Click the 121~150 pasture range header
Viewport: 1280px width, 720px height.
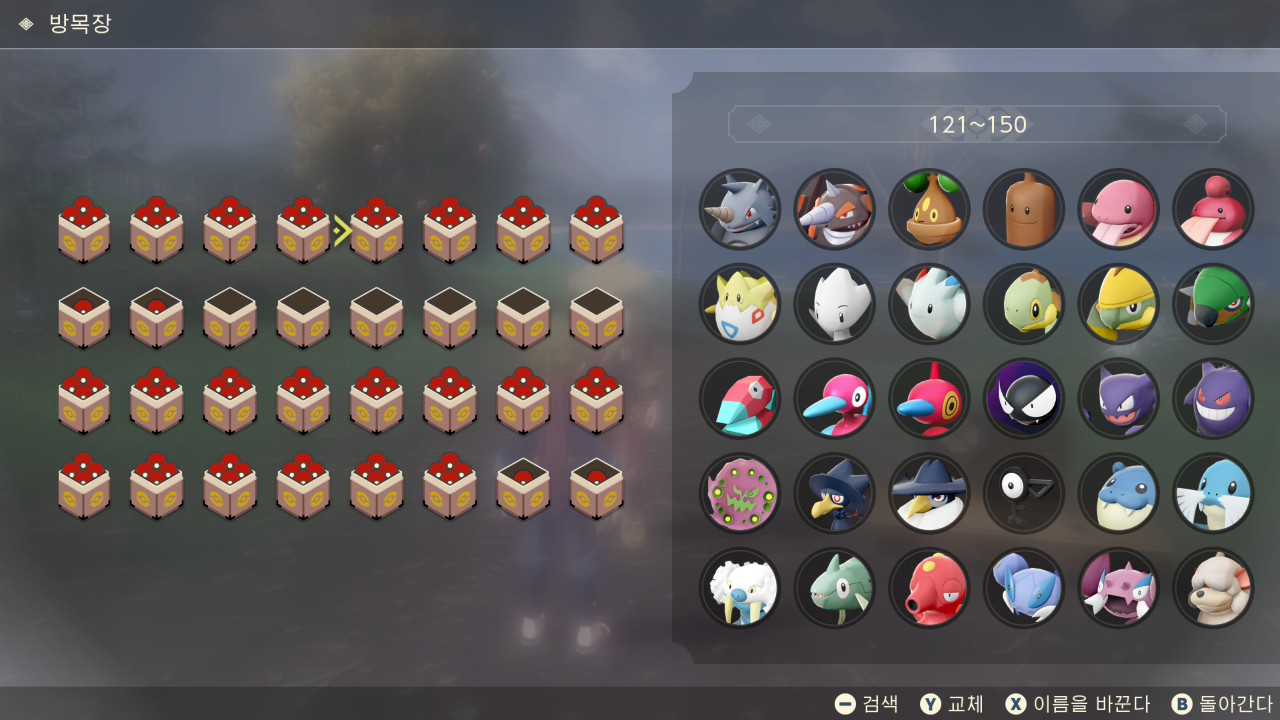tap(977, 125)
